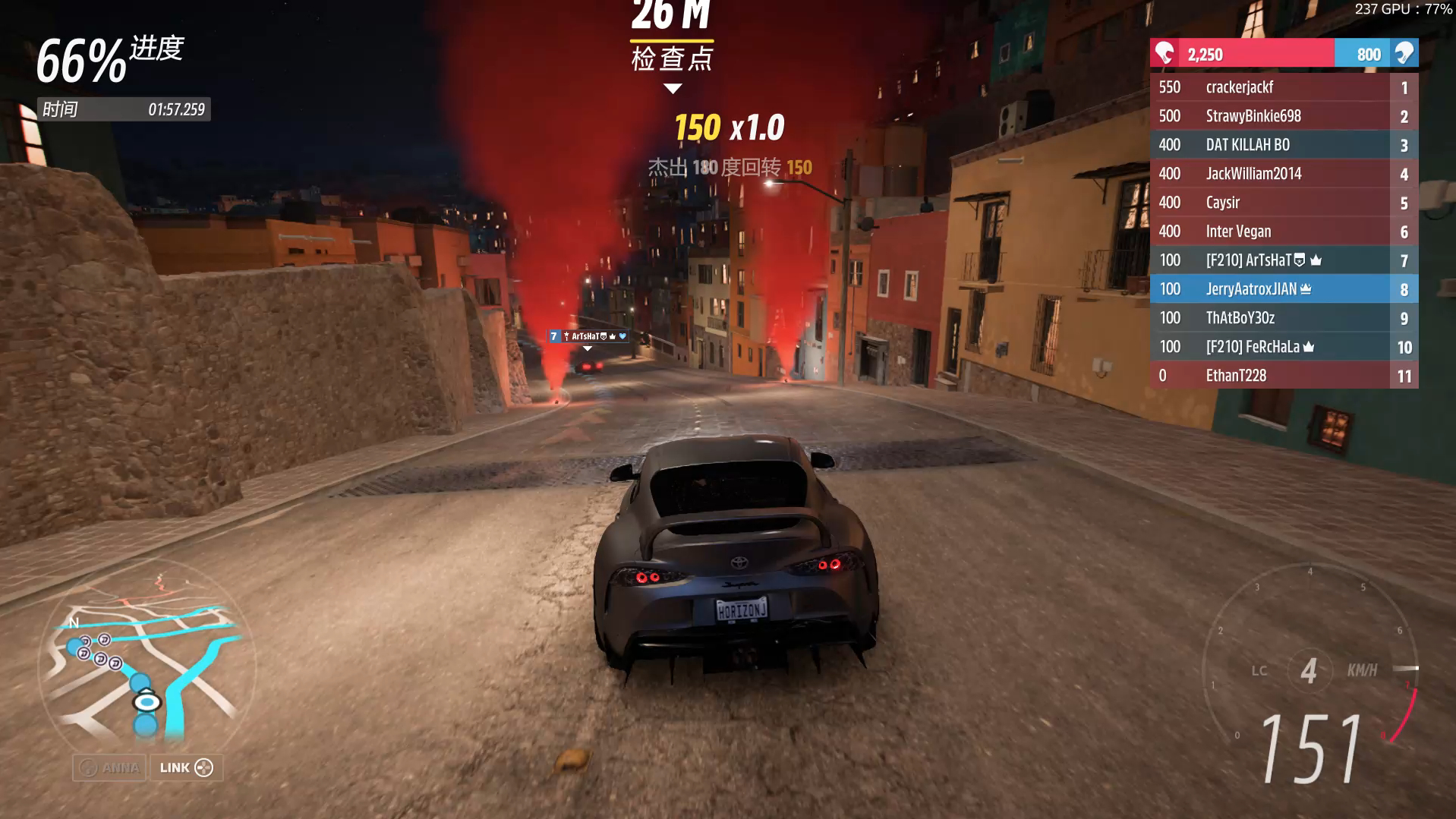Select ThAtBoY30z in the leaderboard
1456x819 pixels.
tap(1283, 318)
